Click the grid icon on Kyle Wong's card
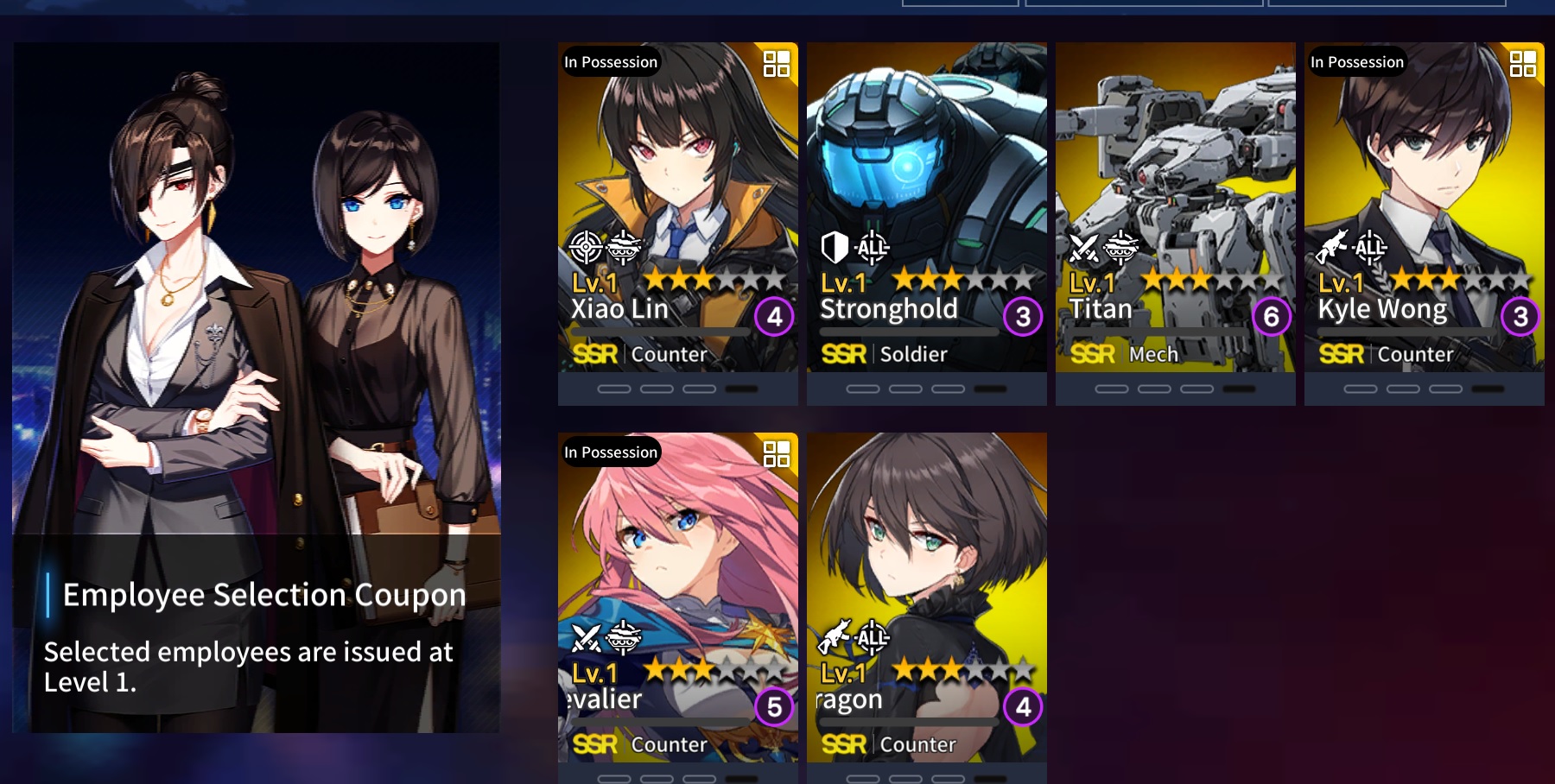1555x784 pixels. tap(1522, 64)
